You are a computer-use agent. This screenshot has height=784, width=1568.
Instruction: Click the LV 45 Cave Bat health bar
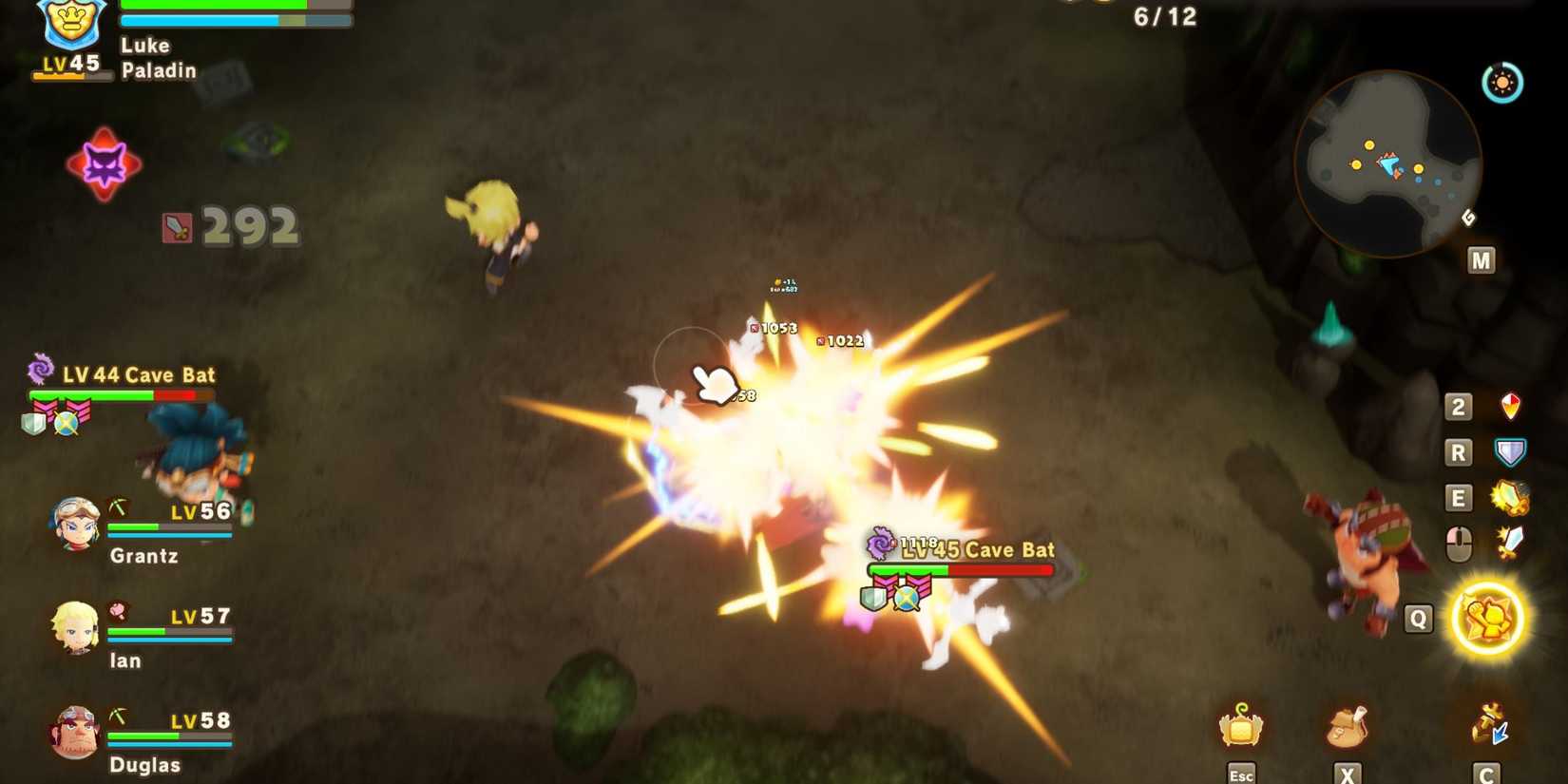pos(960,570)
